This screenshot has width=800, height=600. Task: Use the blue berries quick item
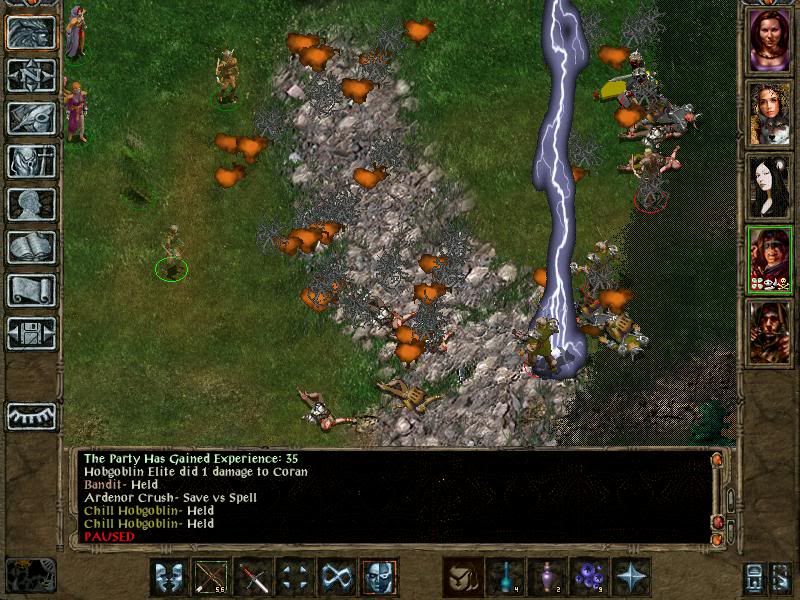(x=589, y=577)
